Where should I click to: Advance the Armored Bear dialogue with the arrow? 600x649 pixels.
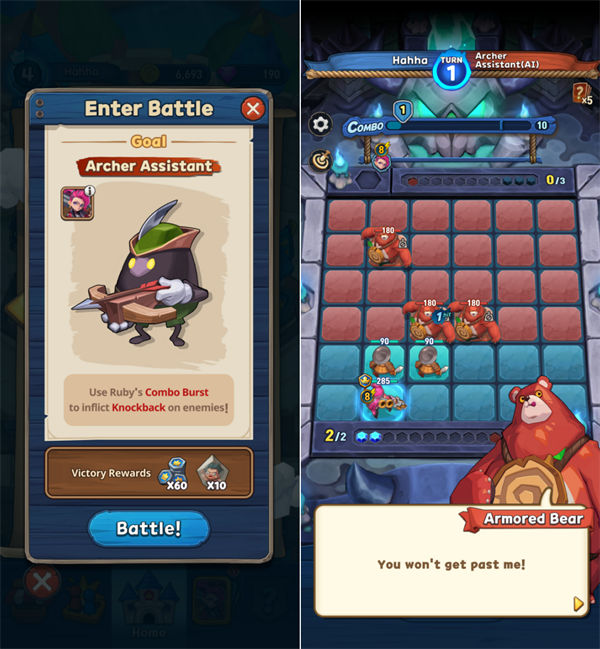pyautogui.click(x=578, y=603)
